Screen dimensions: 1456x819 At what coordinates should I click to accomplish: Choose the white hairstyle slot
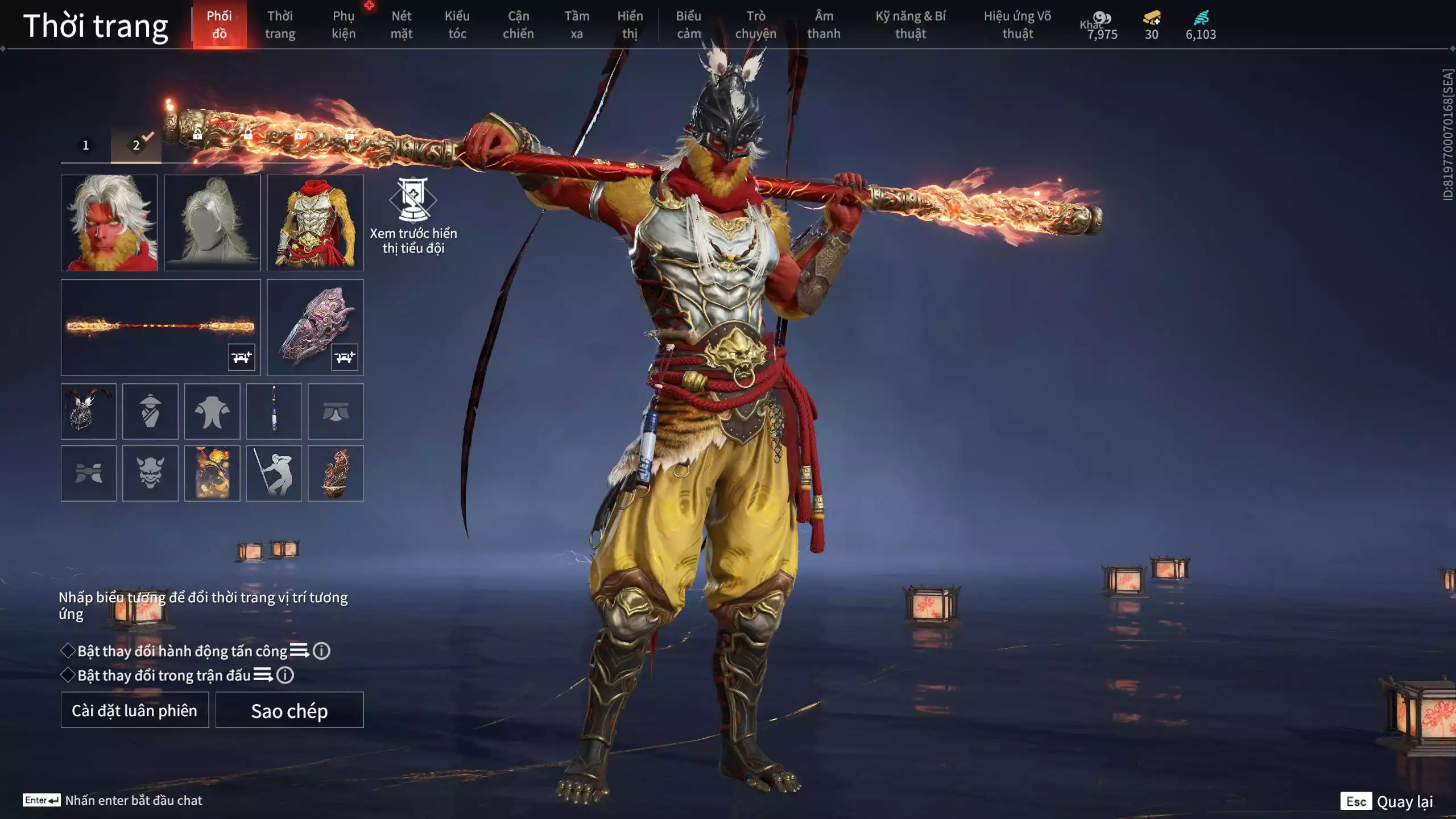tap(212, 222)
